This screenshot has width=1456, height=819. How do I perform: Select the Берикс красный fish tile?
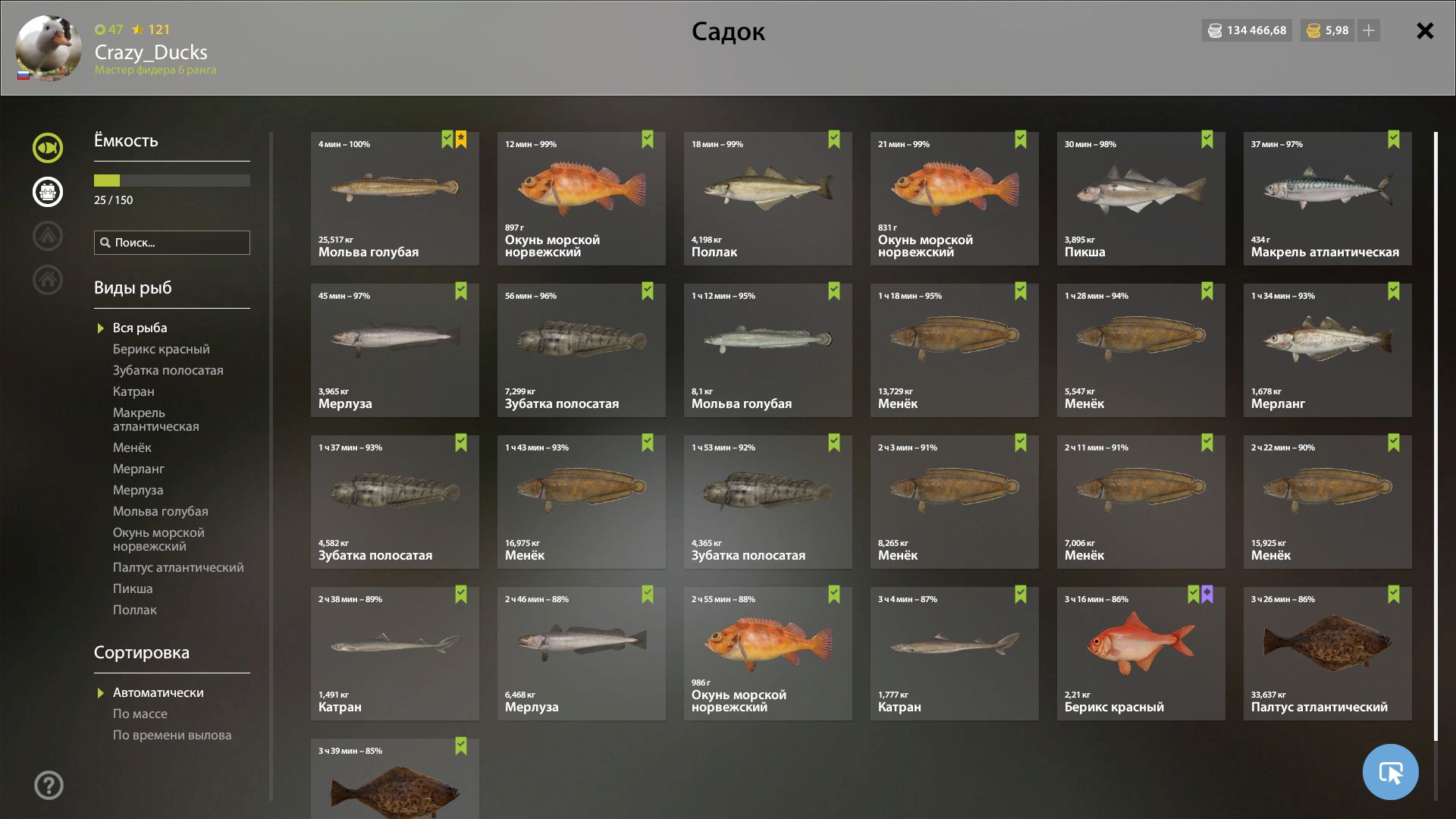(x=1141, y=653)
